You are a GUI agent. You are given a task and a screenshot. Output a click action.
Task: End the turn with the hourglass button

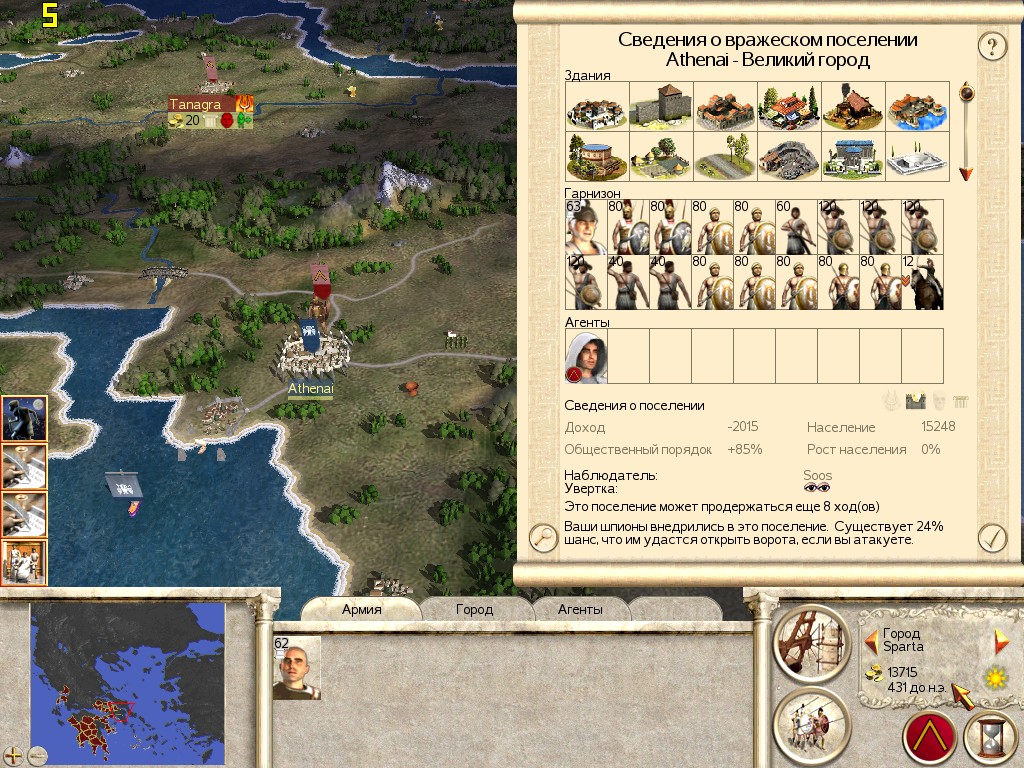988,739
